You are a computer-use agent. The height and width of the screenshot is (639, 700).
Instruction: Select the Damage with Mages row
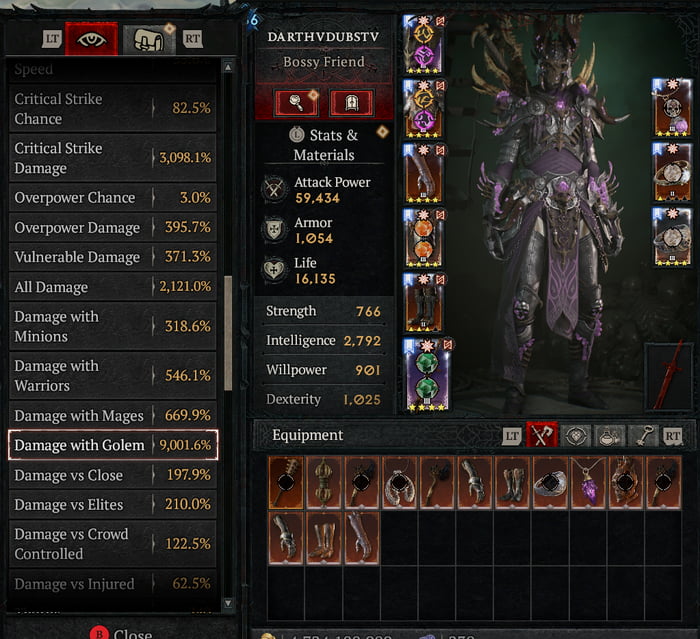coord(113,415)
